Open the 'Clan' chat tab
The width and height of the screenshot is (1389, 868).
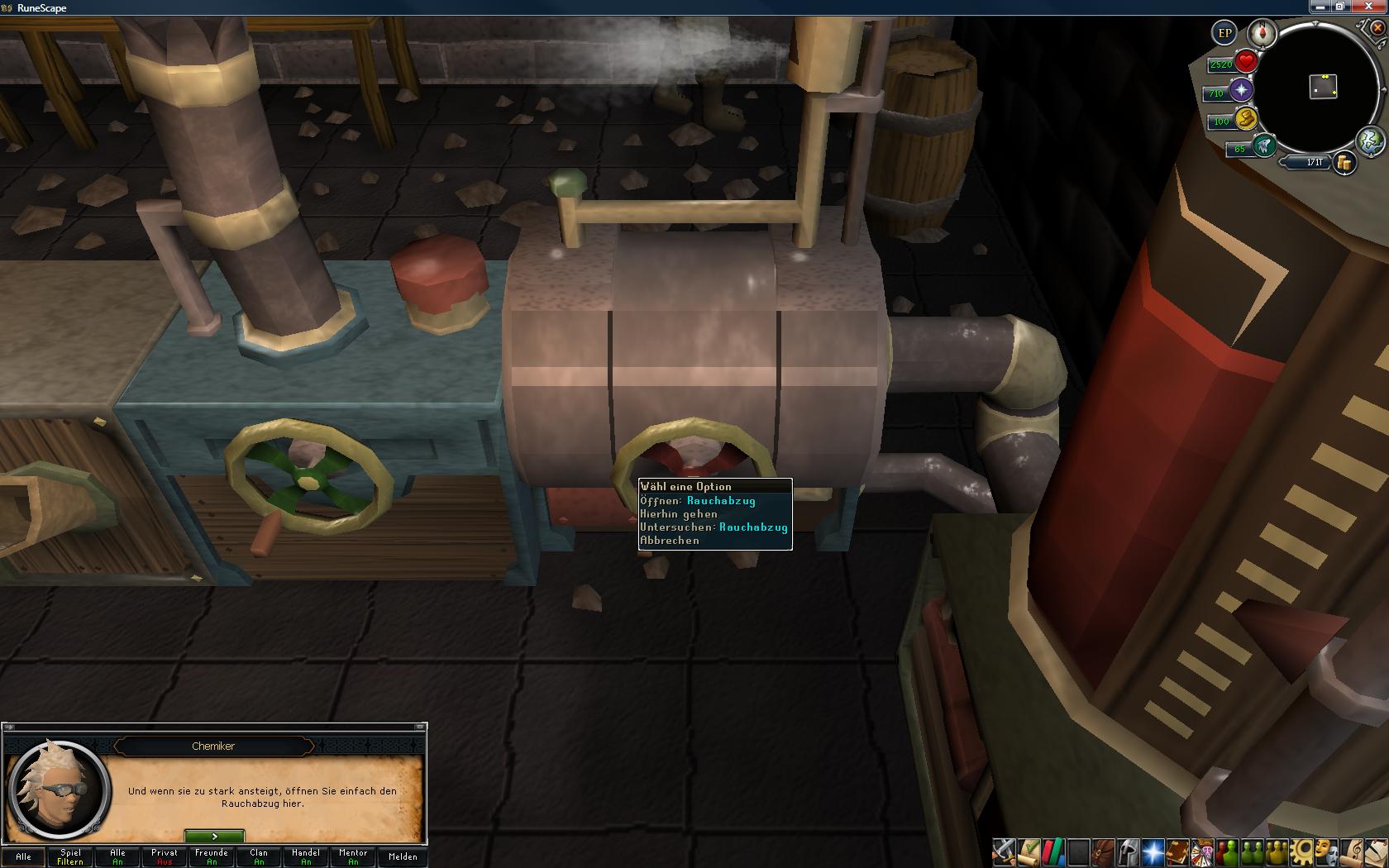[x=259, y=856]
